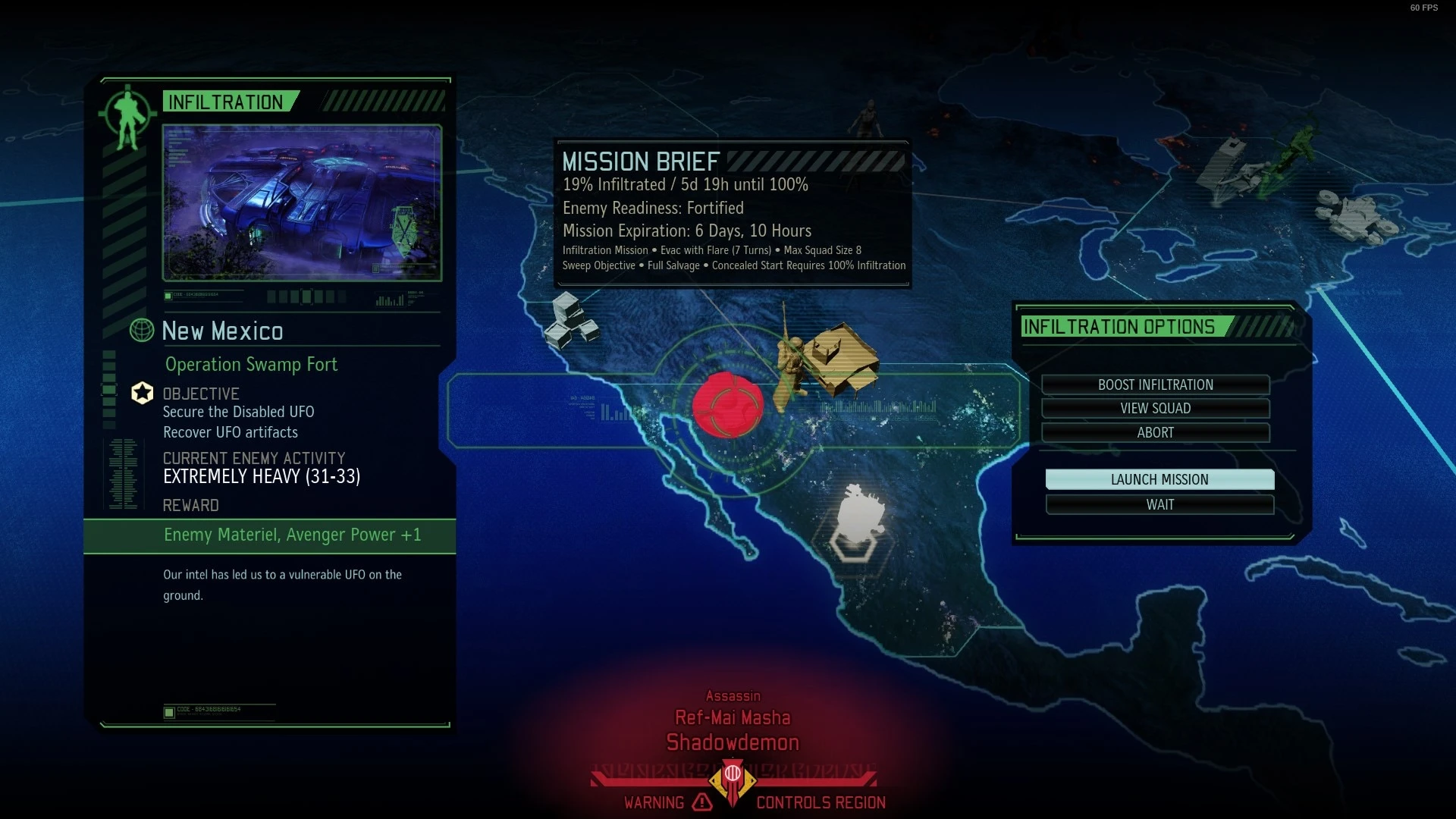Click the MISSION BRIEF title bar

pyautogui.click(x=641, y=161)
